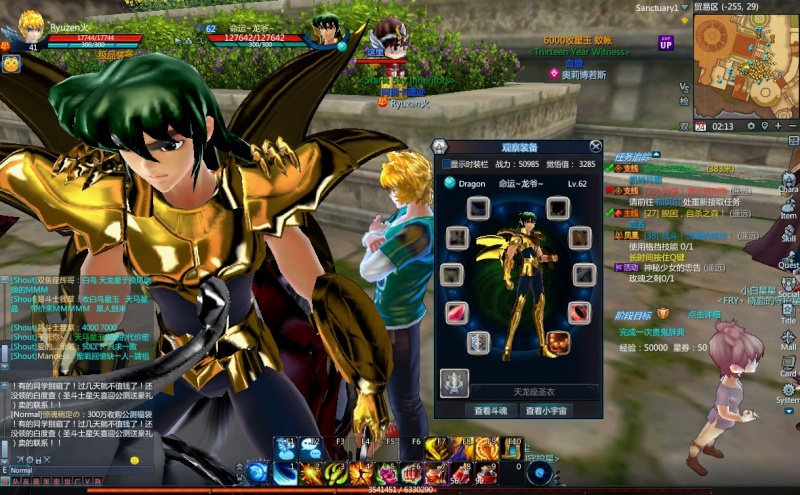Open the System menu
This screenshot has width=800, height=495.
[789, 392]
